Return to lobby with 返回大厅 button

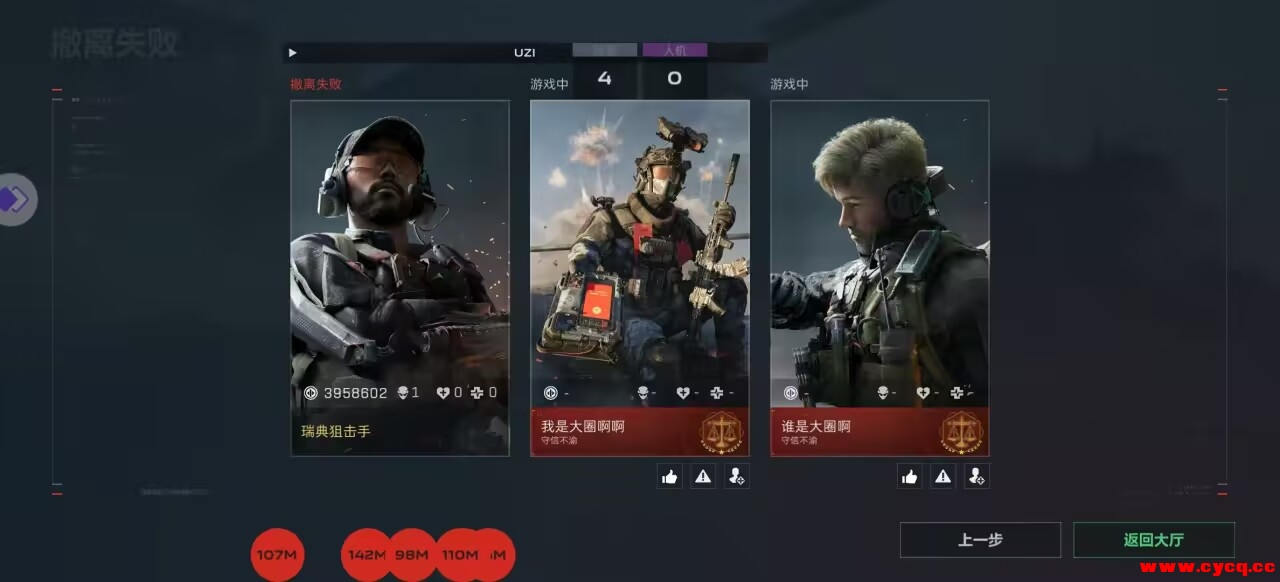tap(1153, 540)
